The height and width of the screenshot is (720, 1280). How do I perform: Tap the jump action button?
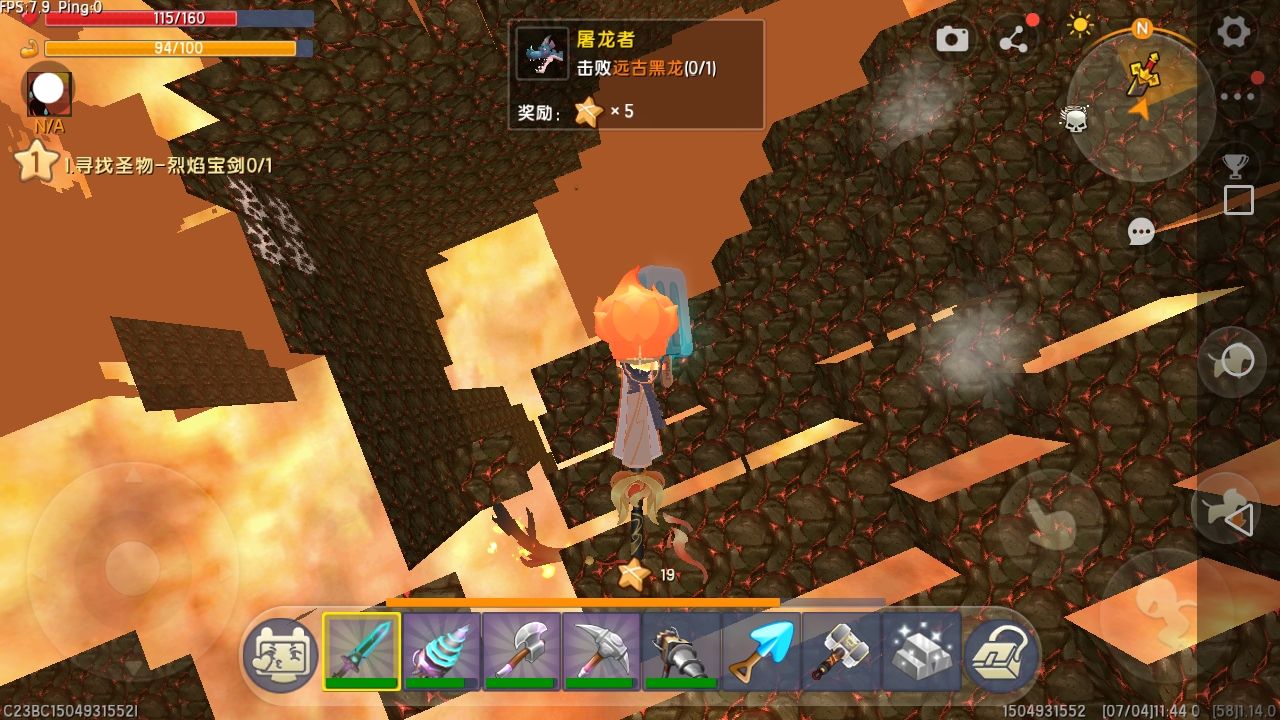(1164, 608)
